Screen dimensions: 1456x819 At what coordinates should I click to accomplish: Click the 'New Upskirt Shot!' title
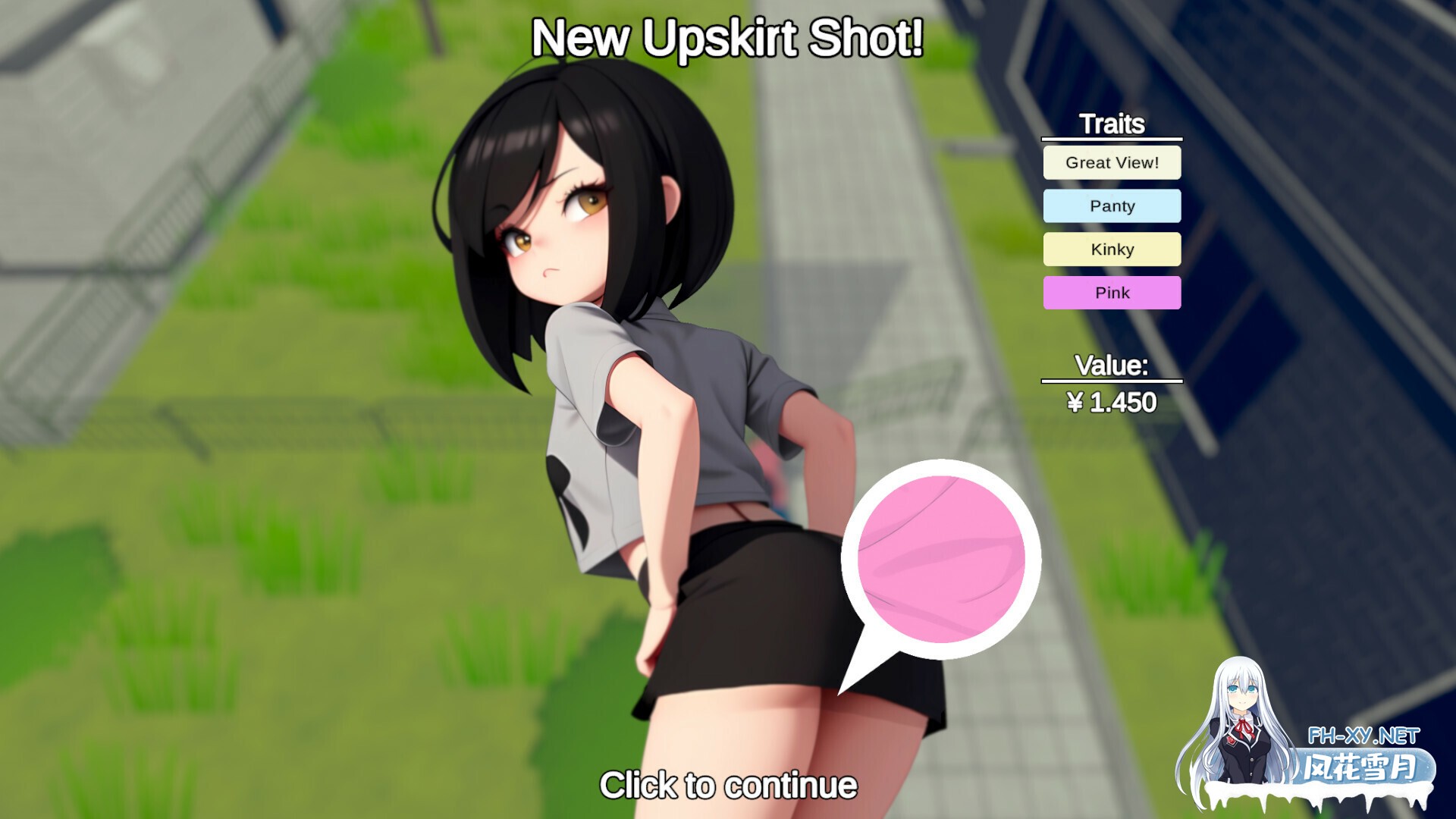[x=728, y=36]
